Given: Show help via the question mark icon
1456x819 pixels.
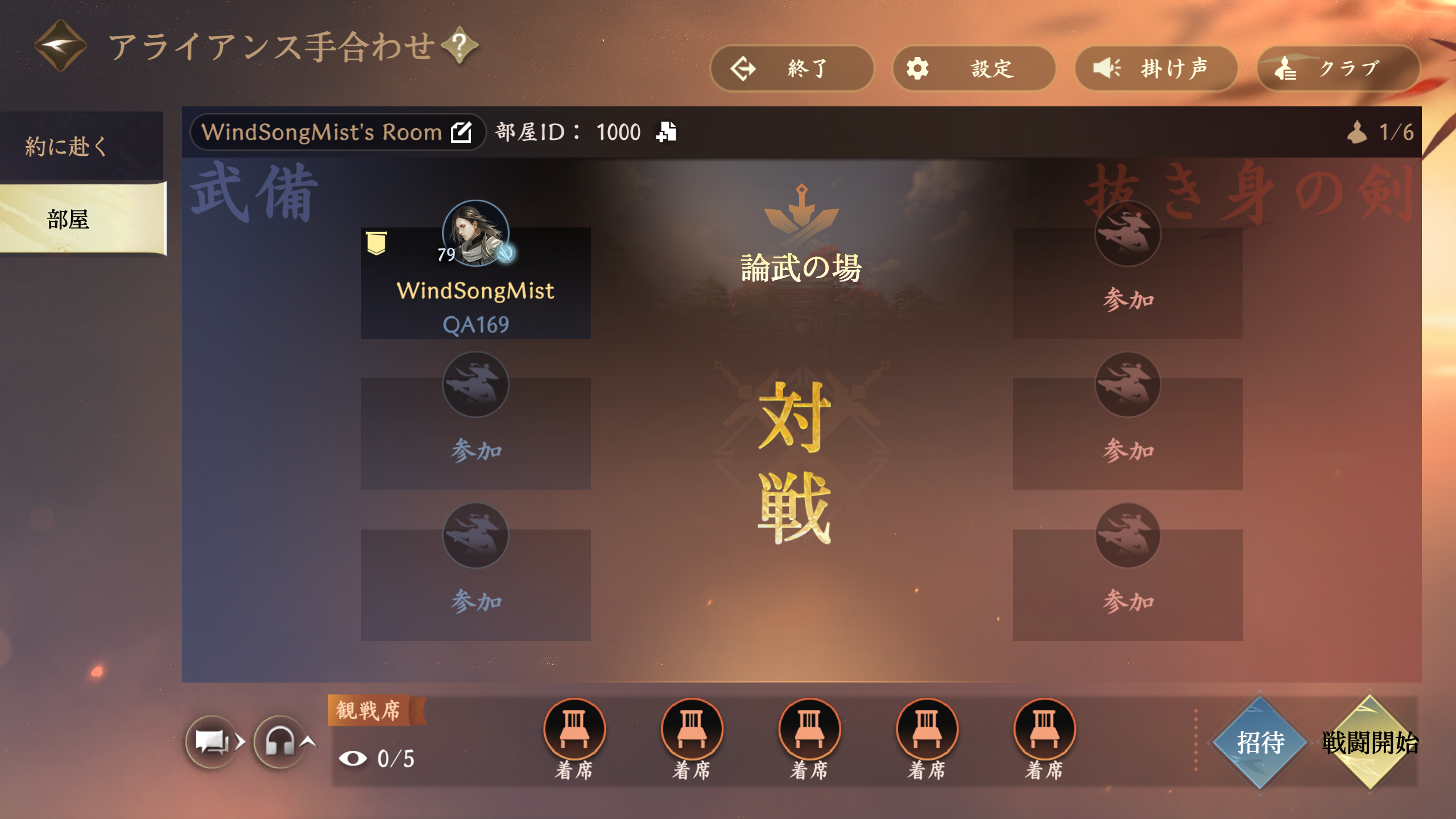Looking at the screenshot, I should click(460, 45).
